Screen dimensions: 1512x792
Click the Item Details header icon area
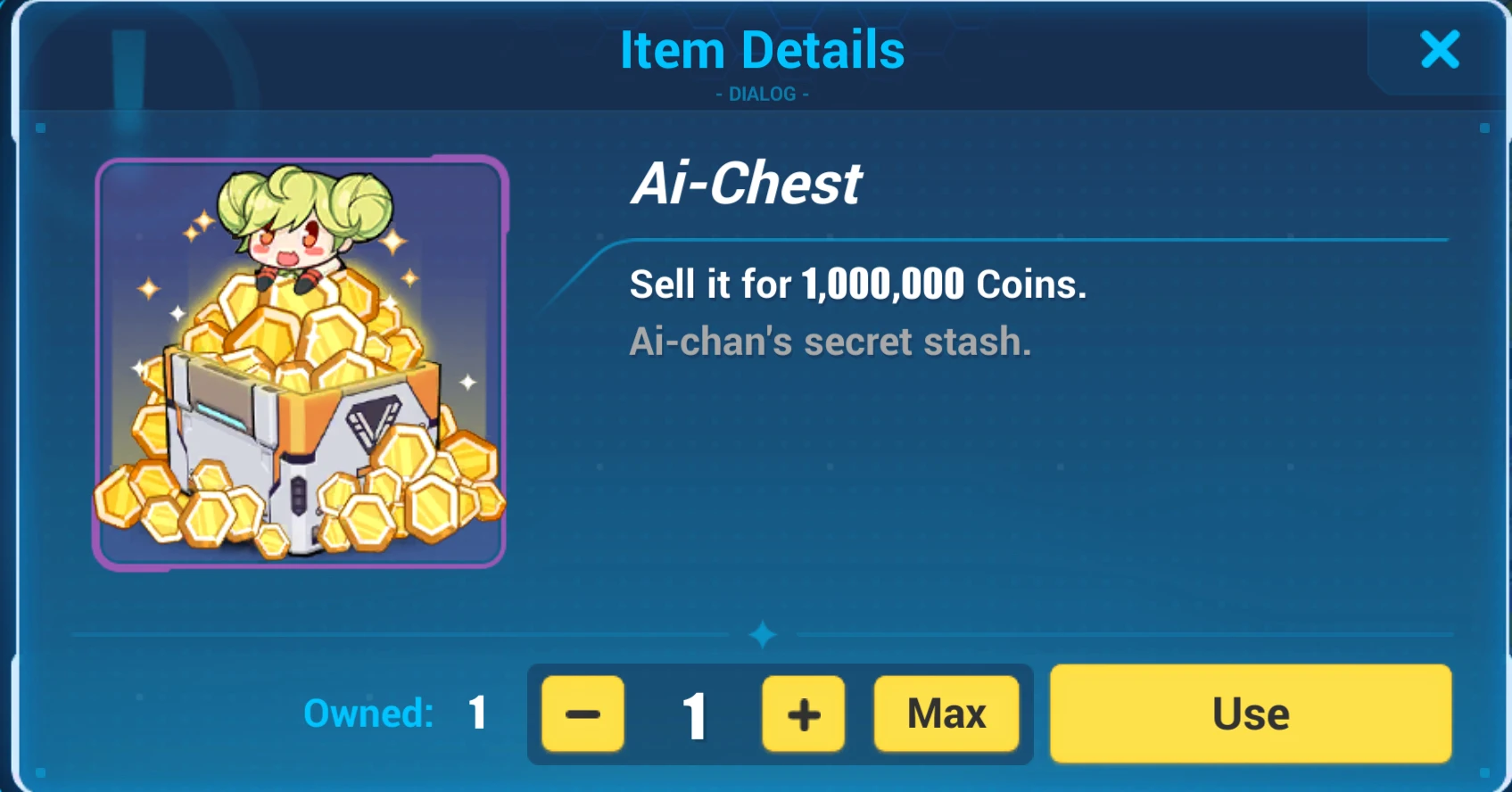tap(763, 49)
